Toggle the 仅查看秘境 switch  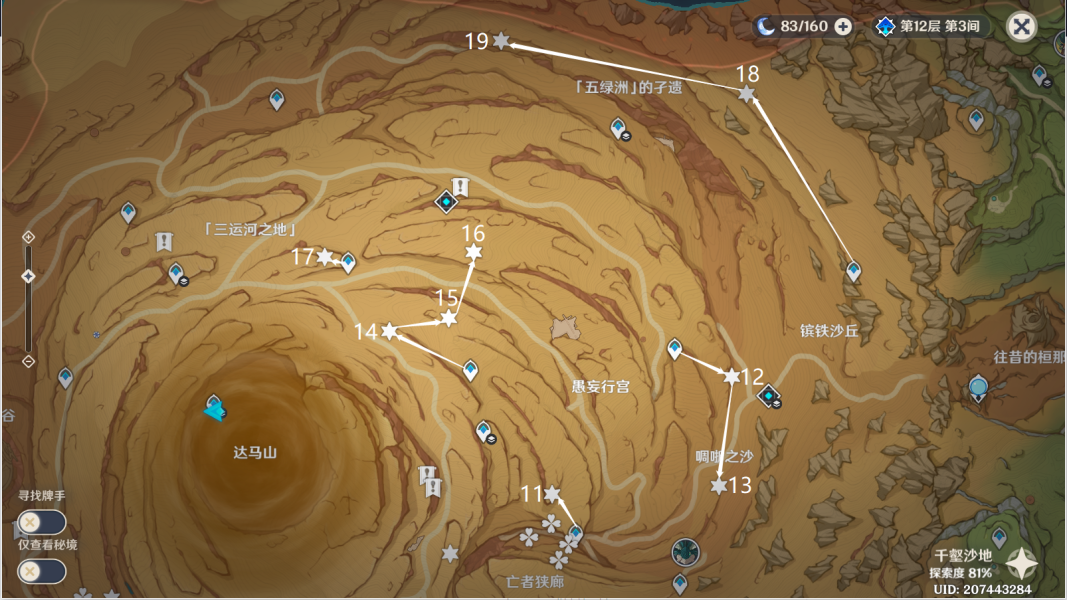point(41,571)
